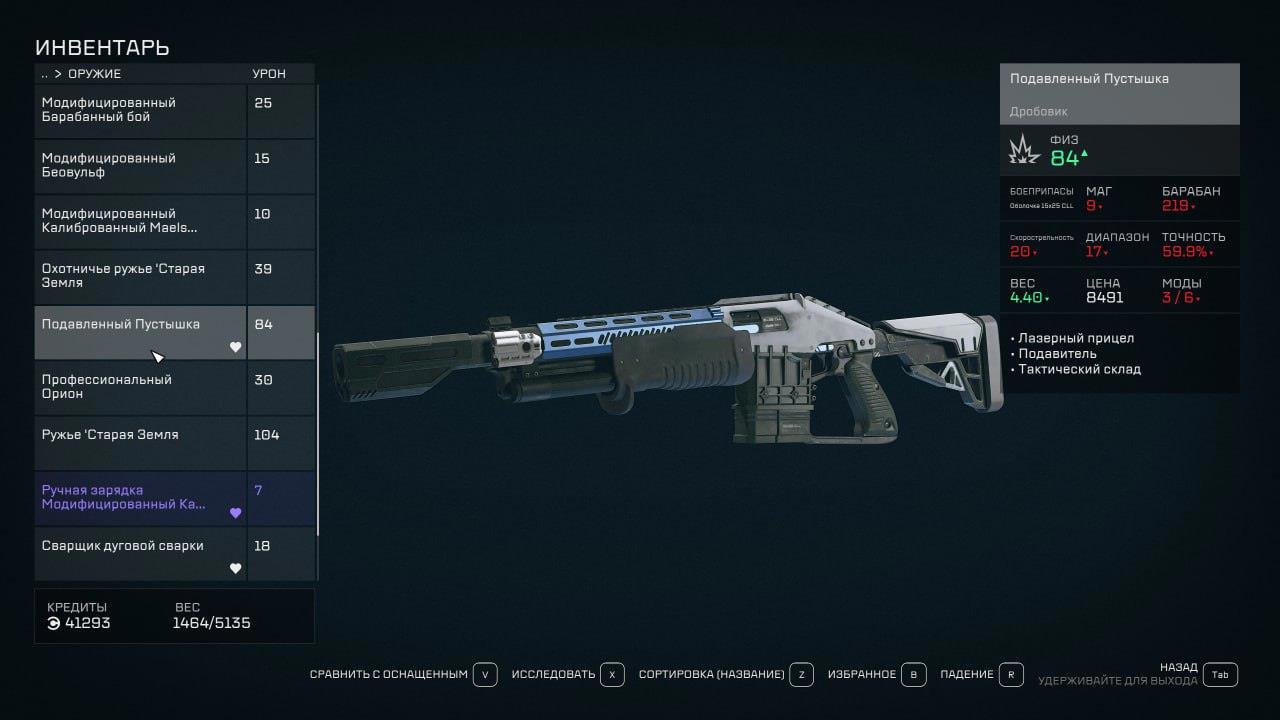Image resolution: width=1280 pixels, height=720 pixels.
Task: Sort the list by the УРОН column
Action: coord(268,74)
